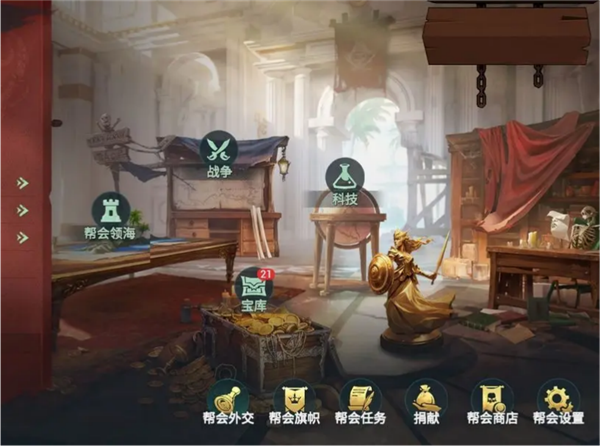Select the 帮会领海 territory icon
This screenshot has height=446, width=600.
click(110, 212)
